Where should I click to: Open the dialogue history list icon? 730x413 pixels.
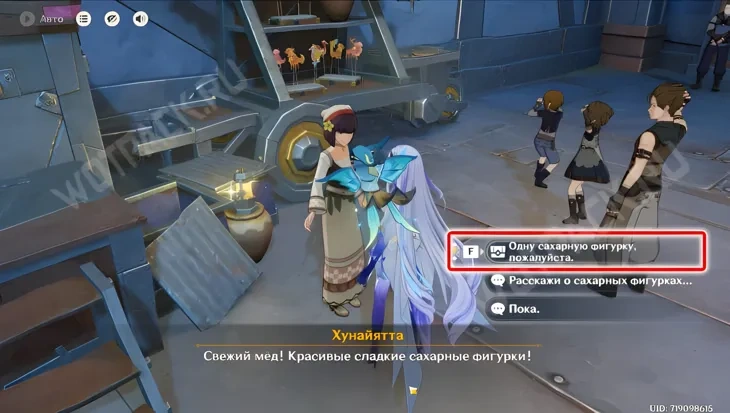point(84,18)
